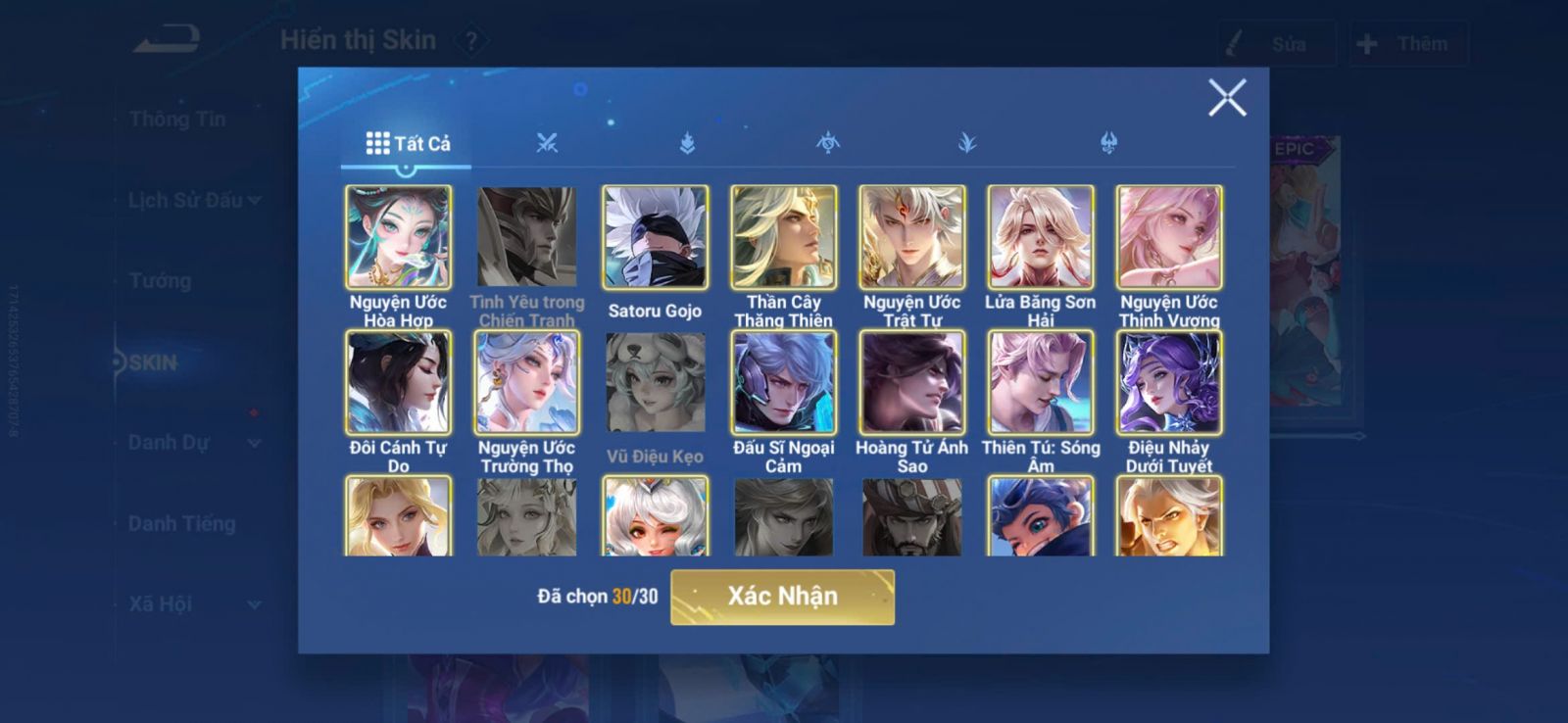Close the skin selection popup

click(x=1226, y=98)
